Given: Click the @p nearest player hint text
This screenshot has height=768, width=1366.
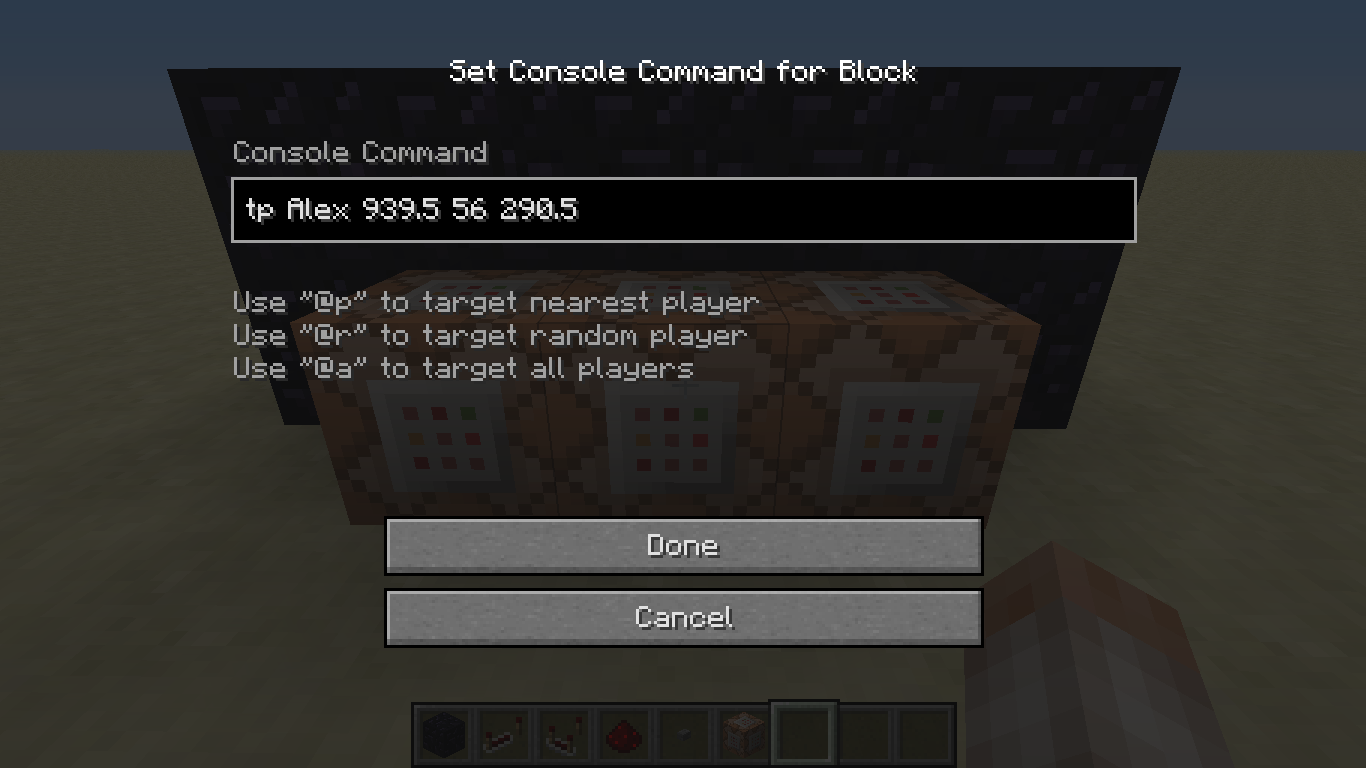Looking at the screenshot, I should pyautogui.click(x=495, y=302).
